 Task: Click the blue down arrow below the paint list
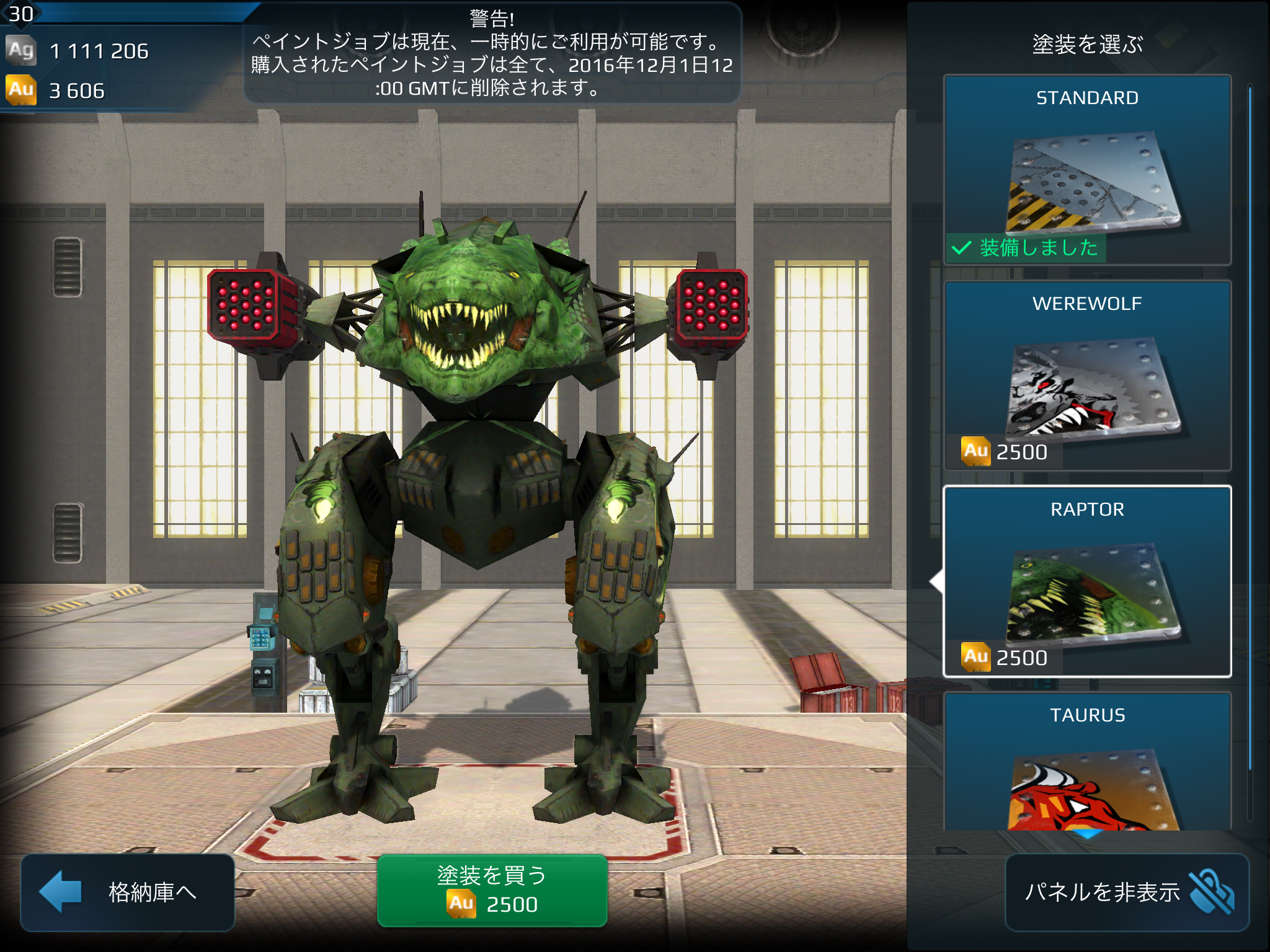point(1087,834)
